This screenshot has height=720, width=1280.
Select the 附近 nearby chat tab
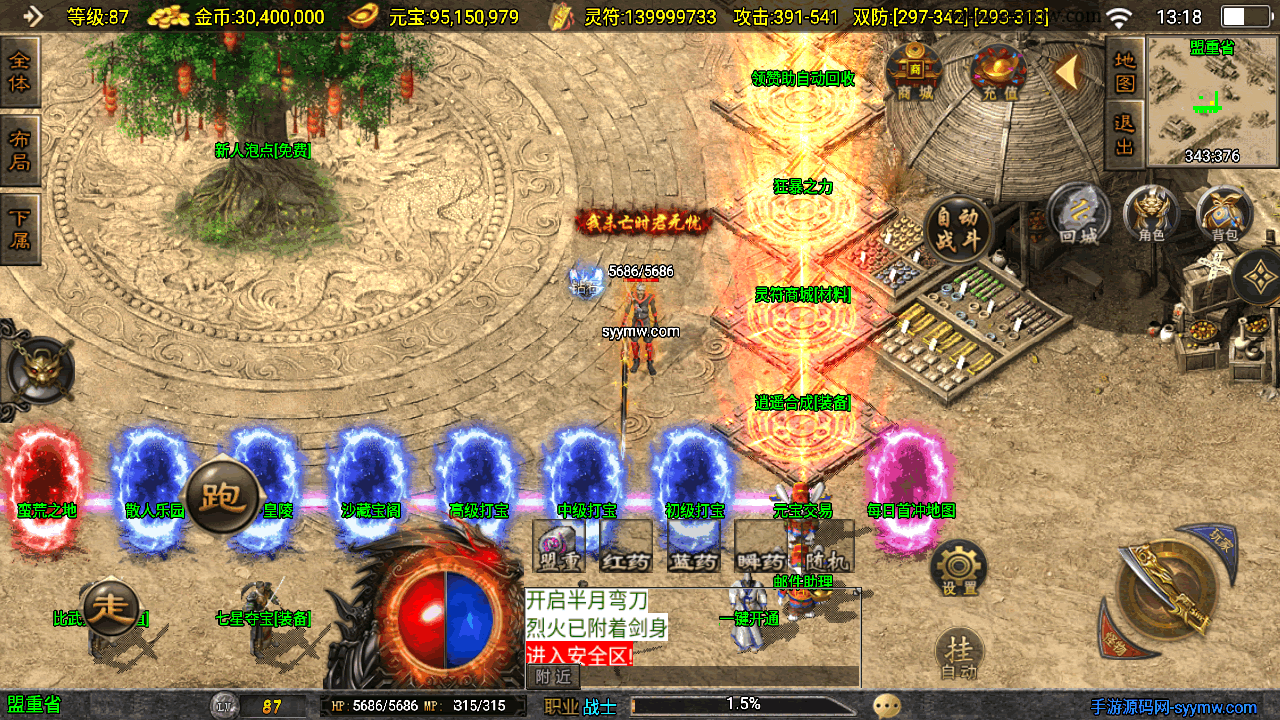coord(553,677)
